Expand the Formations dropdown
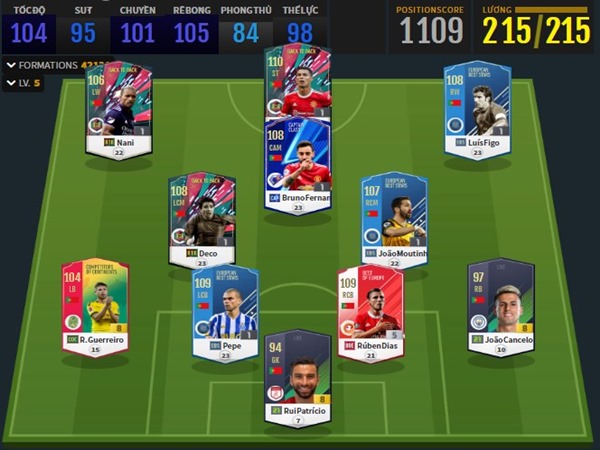Image resolution: width=600 pixels, height=450 pixels. [x=10, y=65]
